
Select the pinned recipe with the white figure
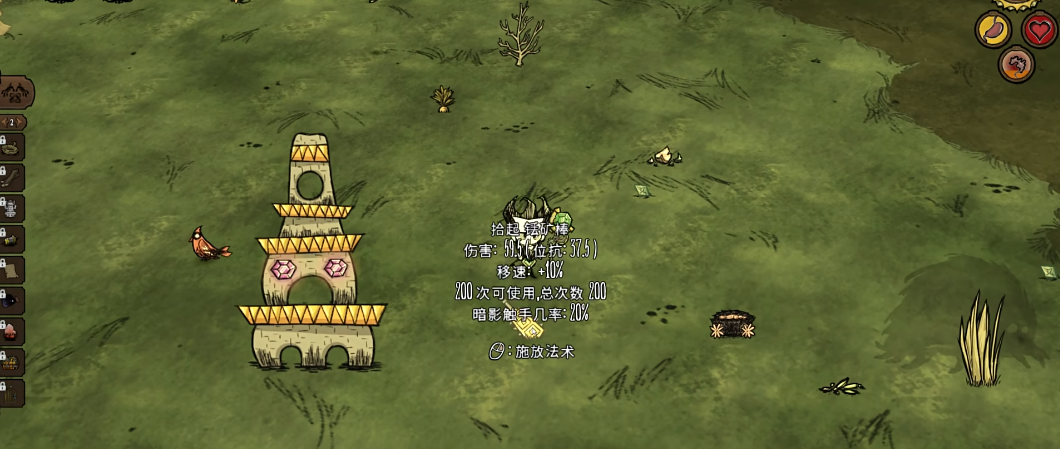point(13,208)
